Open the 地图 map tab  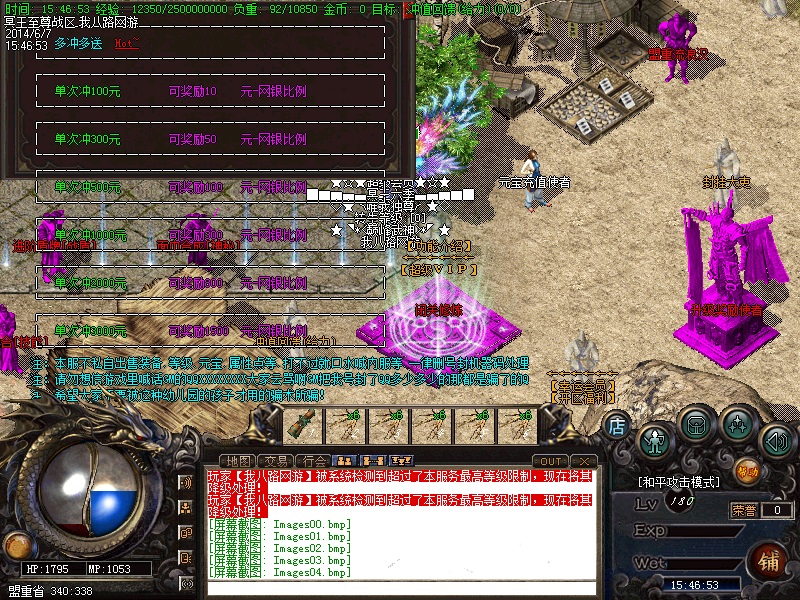[x=237, y=461]
